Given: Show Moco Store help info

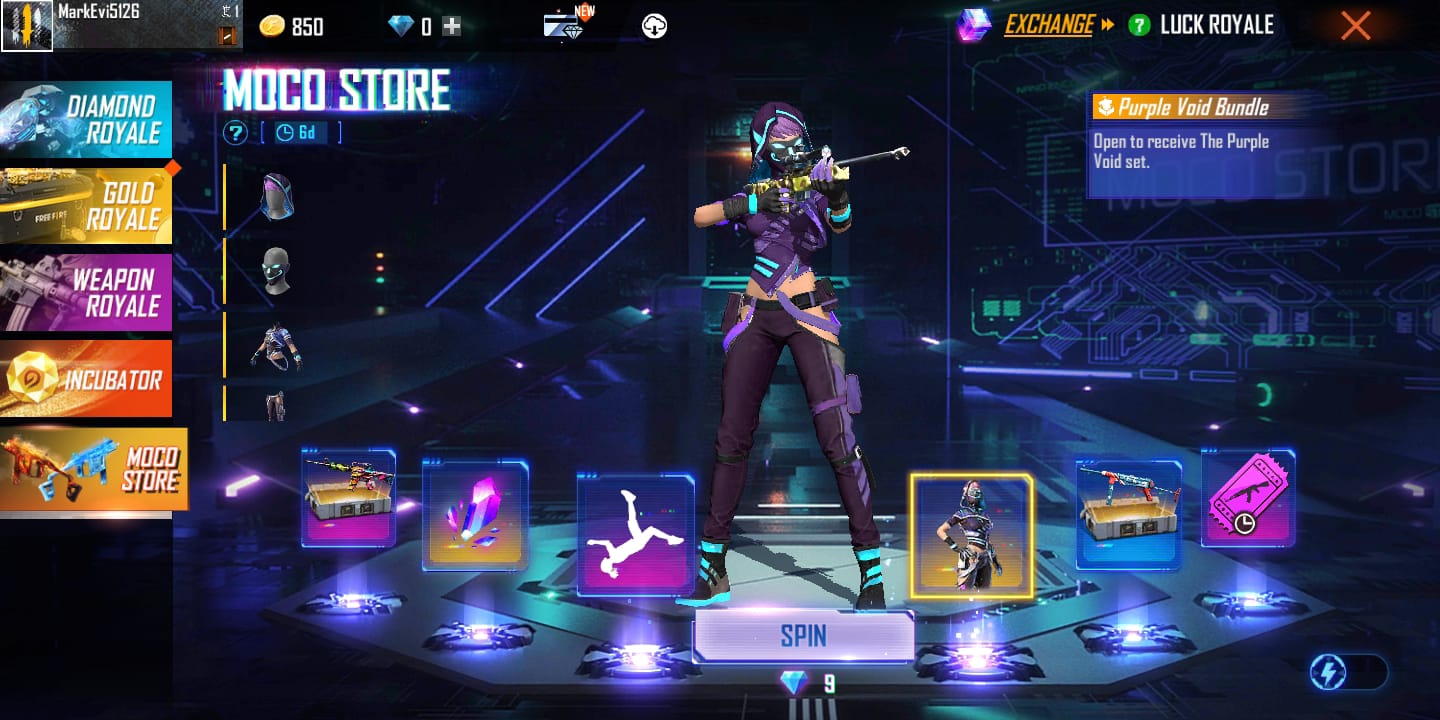Looking at the screenshot, I should [x=235, y=133].
